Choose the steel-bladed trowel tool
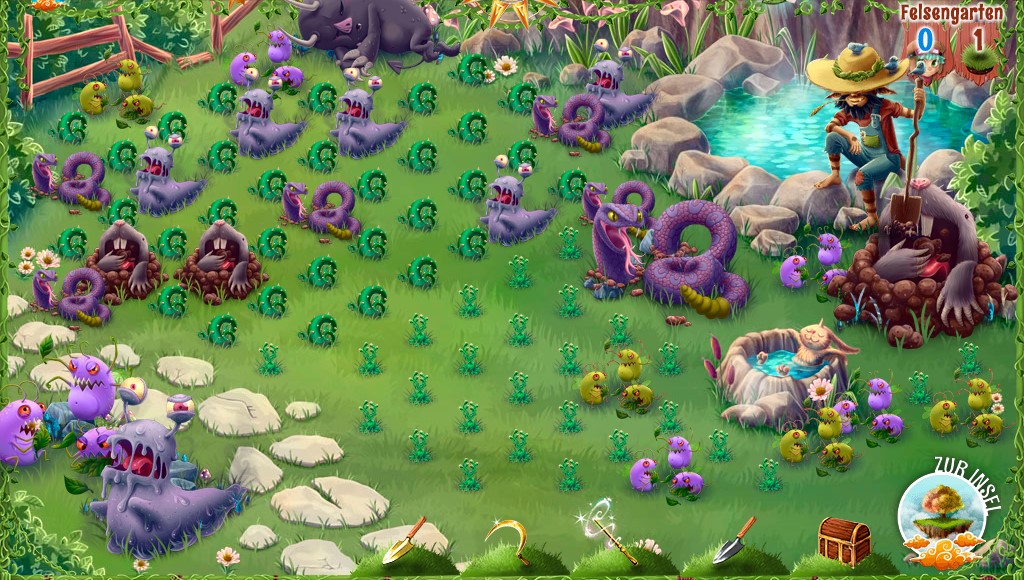This screenshot has width=1024, height=580. point(734,540)
